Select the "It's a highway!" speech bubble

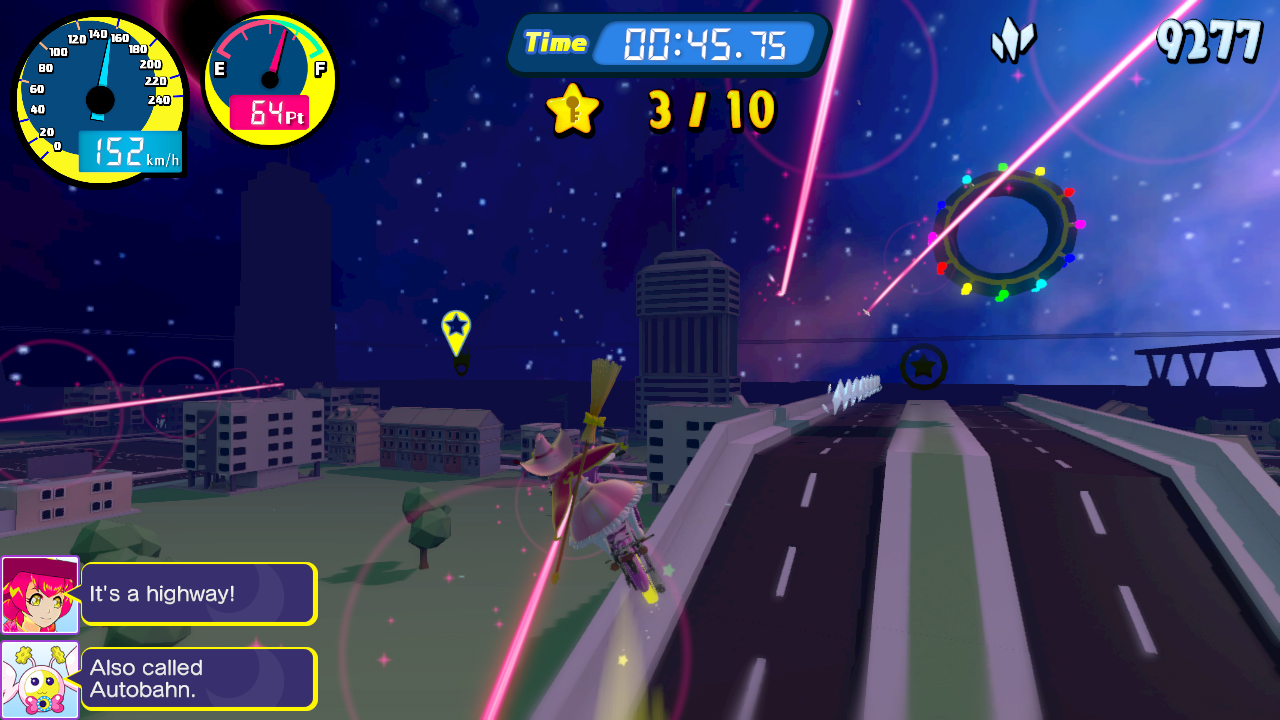198,594
